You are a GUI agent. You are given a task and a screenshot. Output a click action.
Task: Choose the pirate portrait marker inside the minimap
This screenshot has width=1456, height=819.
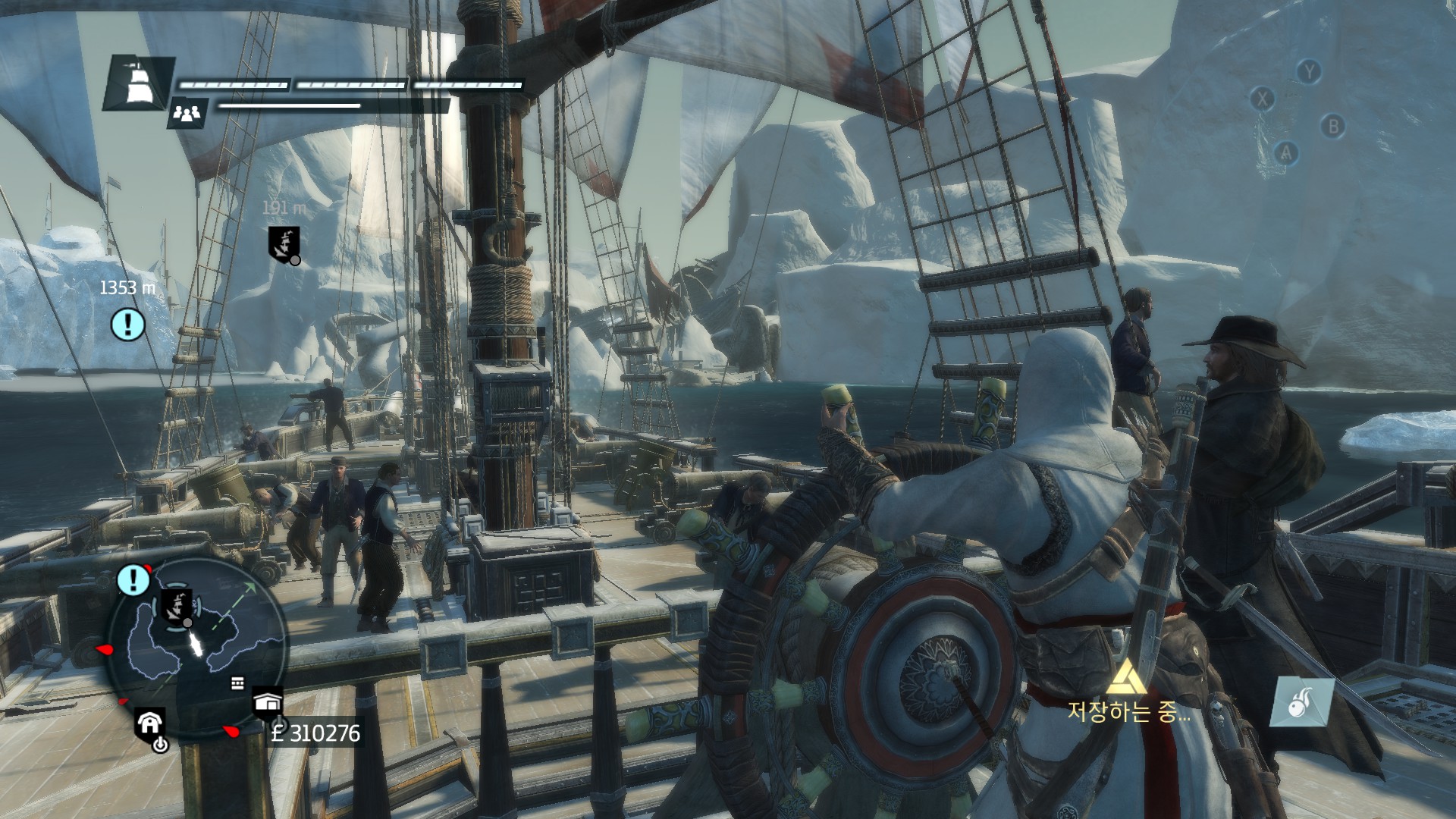(176, 606)
